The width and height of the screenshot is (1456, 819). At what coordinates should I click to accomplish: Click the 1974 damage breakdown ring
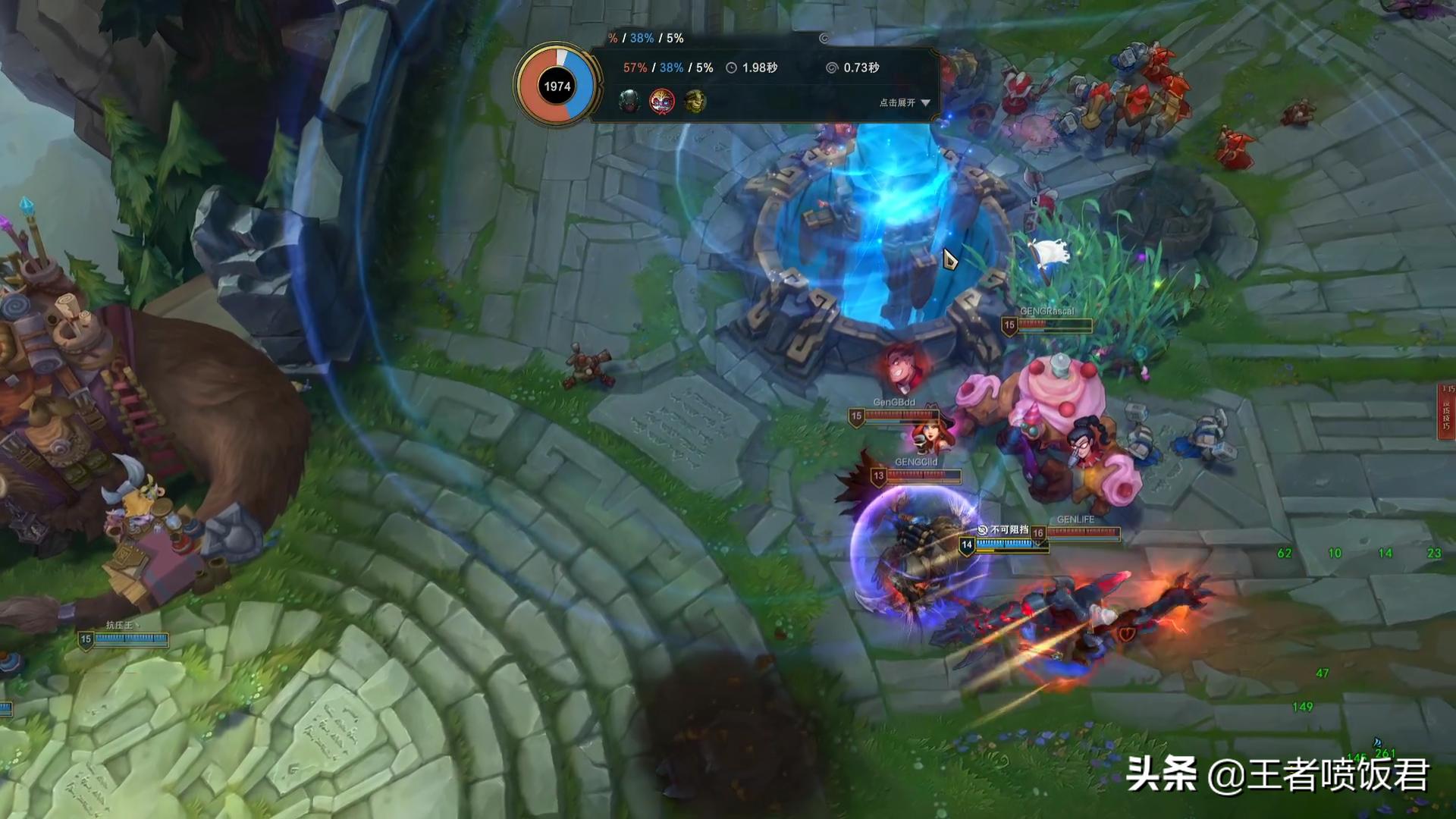point(557,86)
